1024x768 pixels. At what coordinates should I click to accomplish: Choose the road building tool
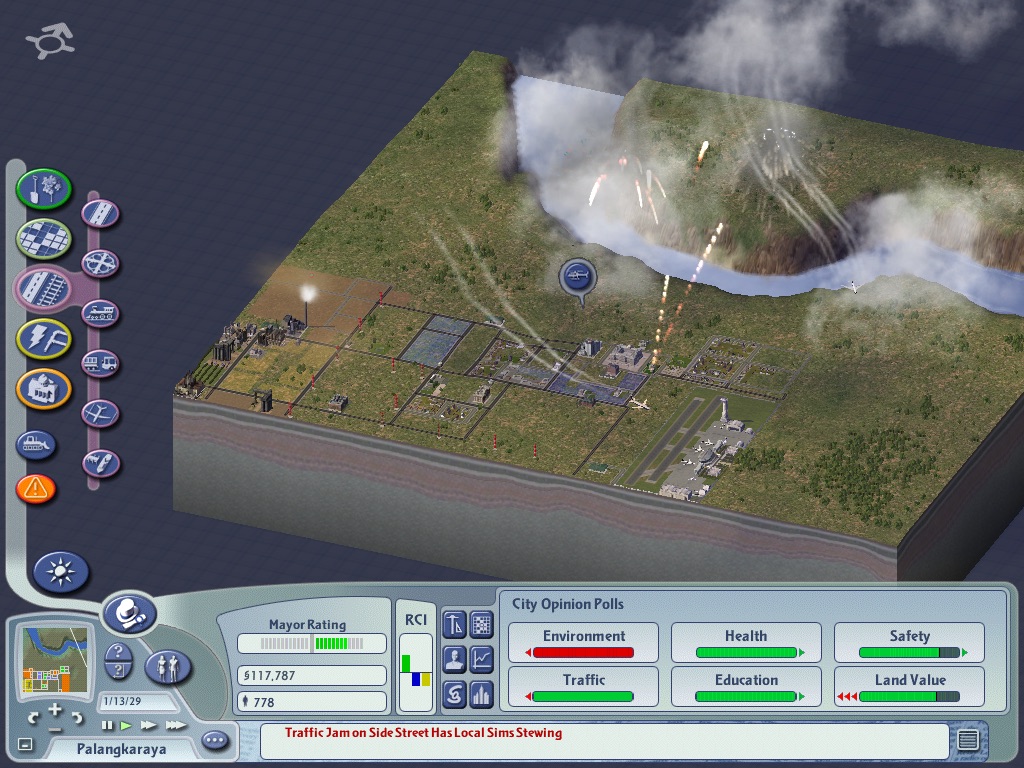pyautogui.click(x=101, y=213)
